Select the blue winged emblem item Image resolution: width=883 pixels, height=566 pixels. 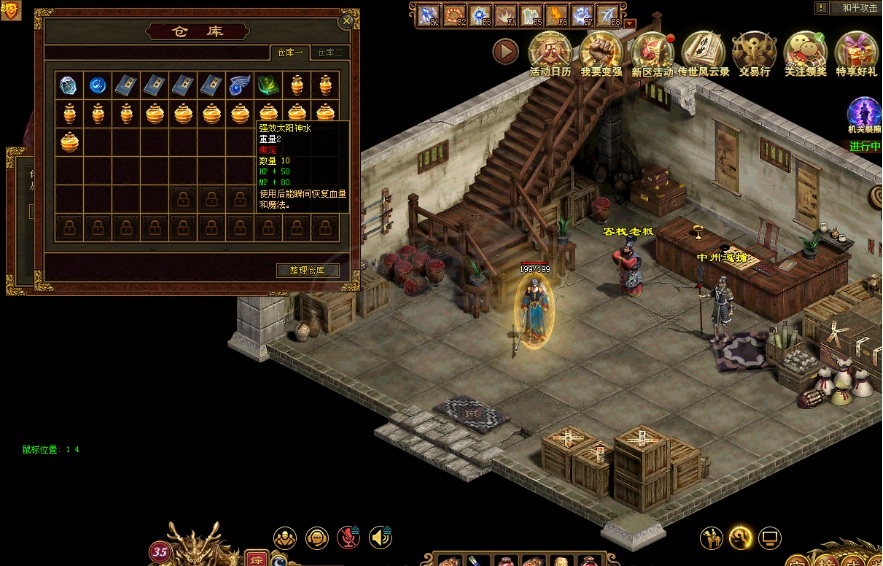pyautogui.click(x=240, y=85)
